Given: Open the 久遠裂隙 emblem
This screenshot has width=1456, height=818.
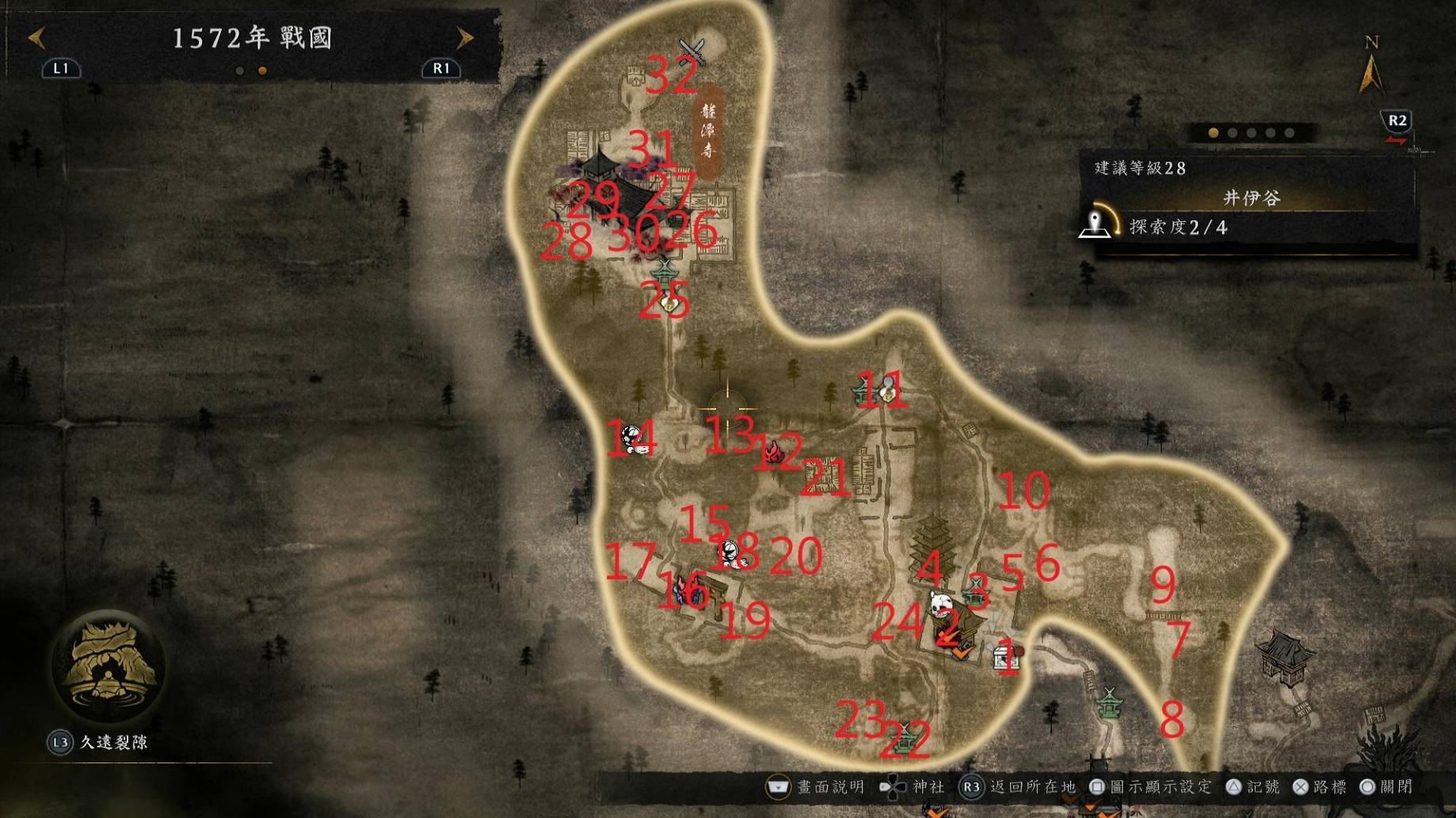Looking at the screenshot, I should (107, 666).
